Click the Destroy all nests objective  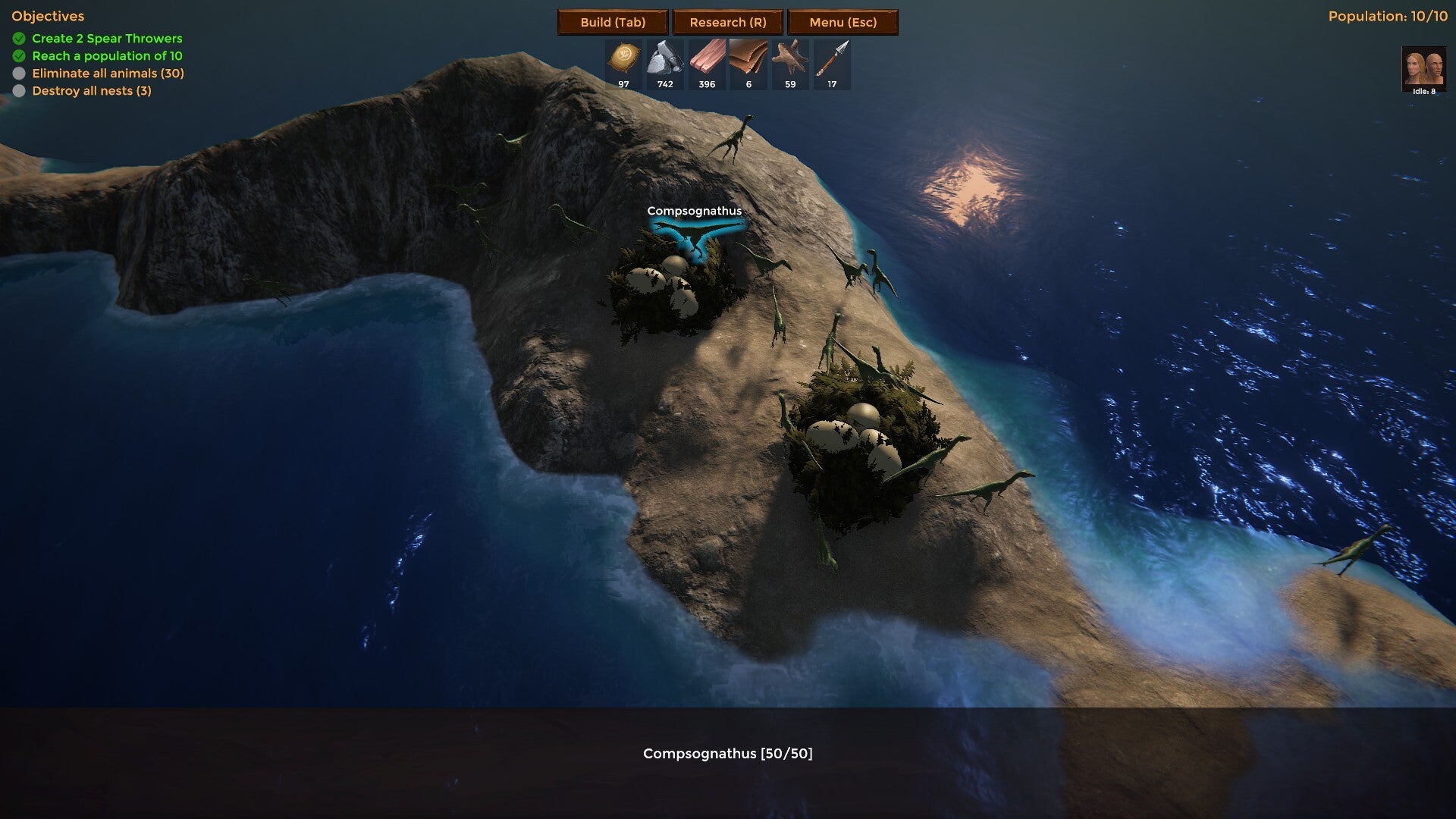[x=91, y=91]
